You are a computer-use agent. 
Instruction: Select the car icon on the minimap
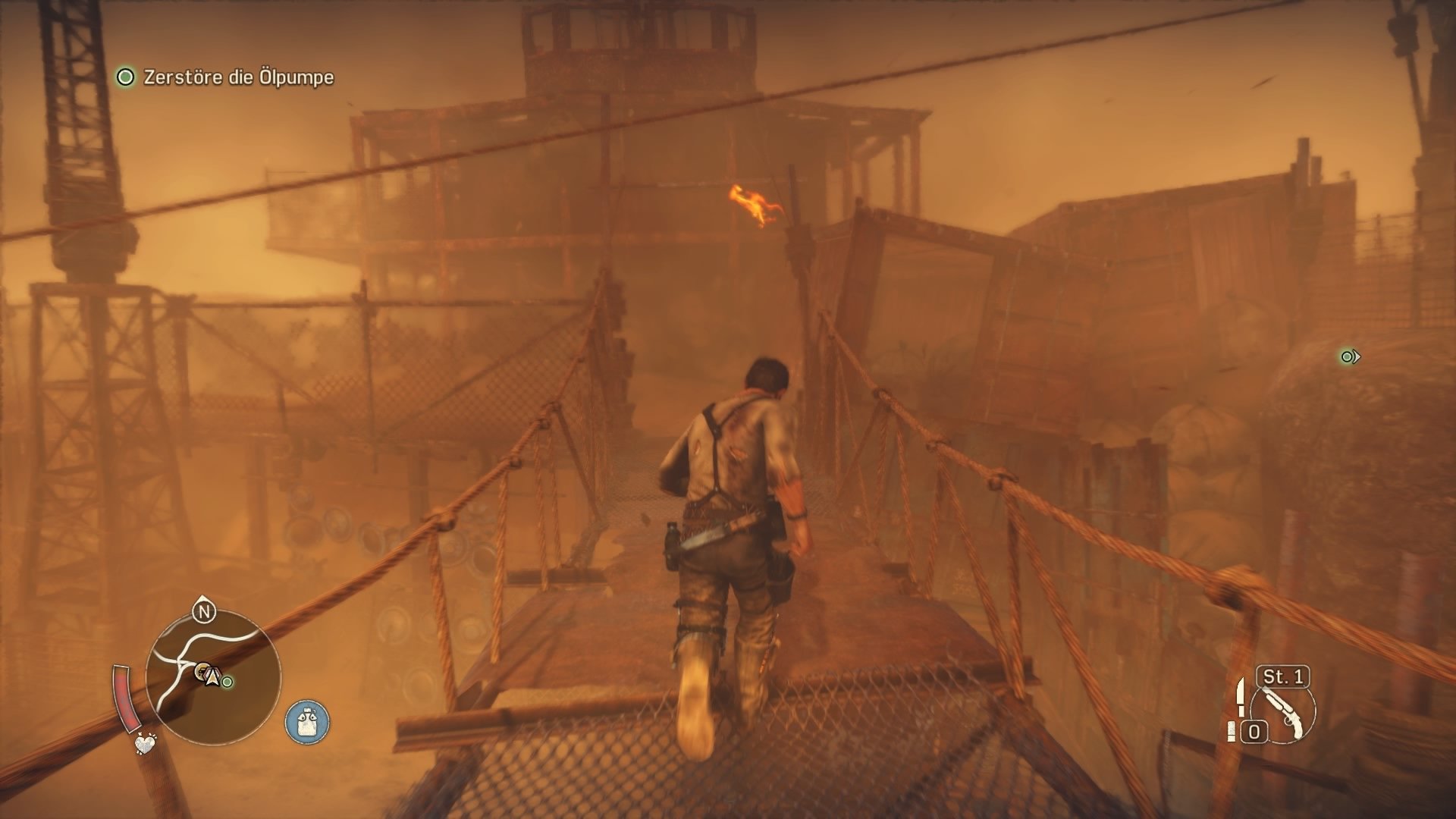pos(201,672)
